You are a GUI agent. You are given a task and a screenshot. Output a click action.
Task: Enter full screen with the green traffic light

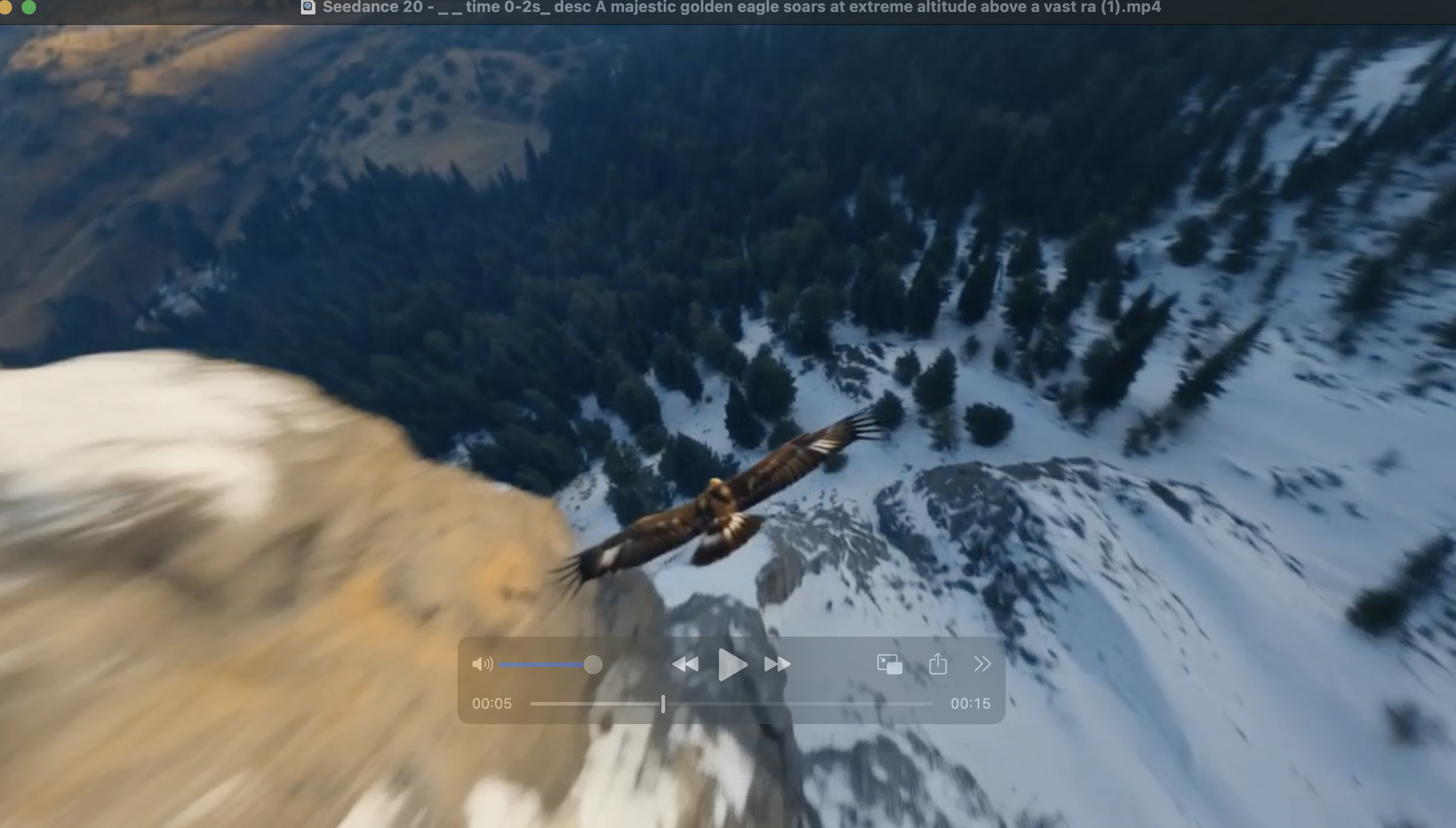29,8
